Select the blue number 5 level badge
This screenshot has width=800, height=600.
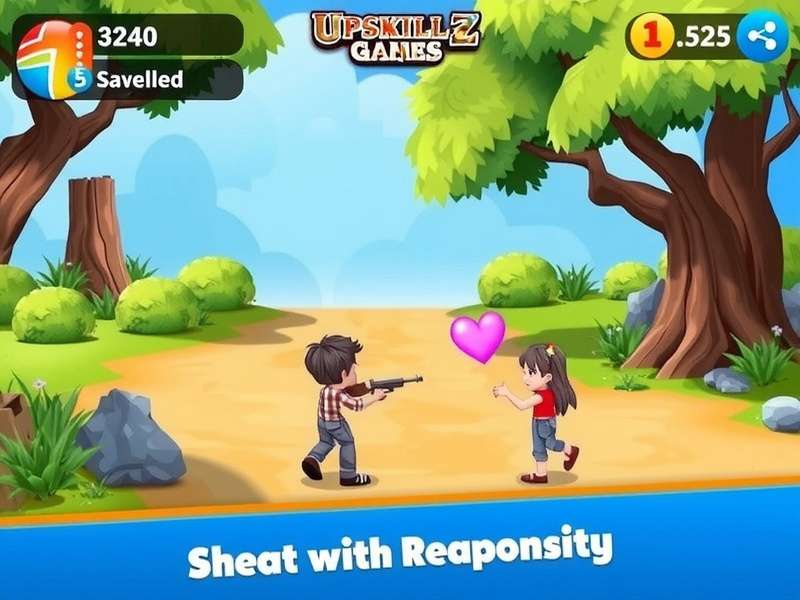coord(79,78)
